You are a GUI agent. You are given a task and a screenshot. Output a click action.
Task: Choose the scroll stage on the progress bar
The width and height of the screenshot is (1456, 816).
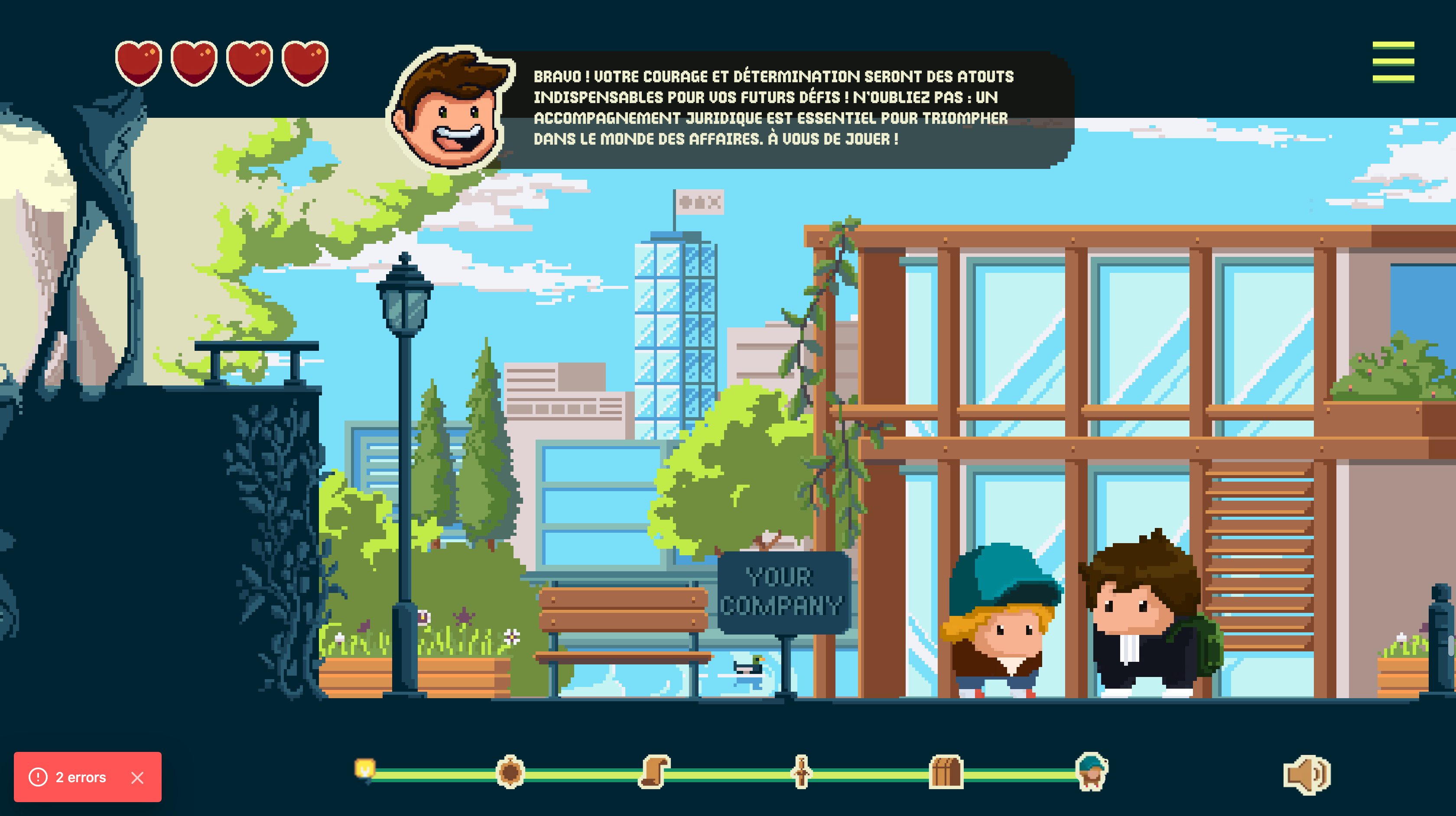(x=654, y=771)
